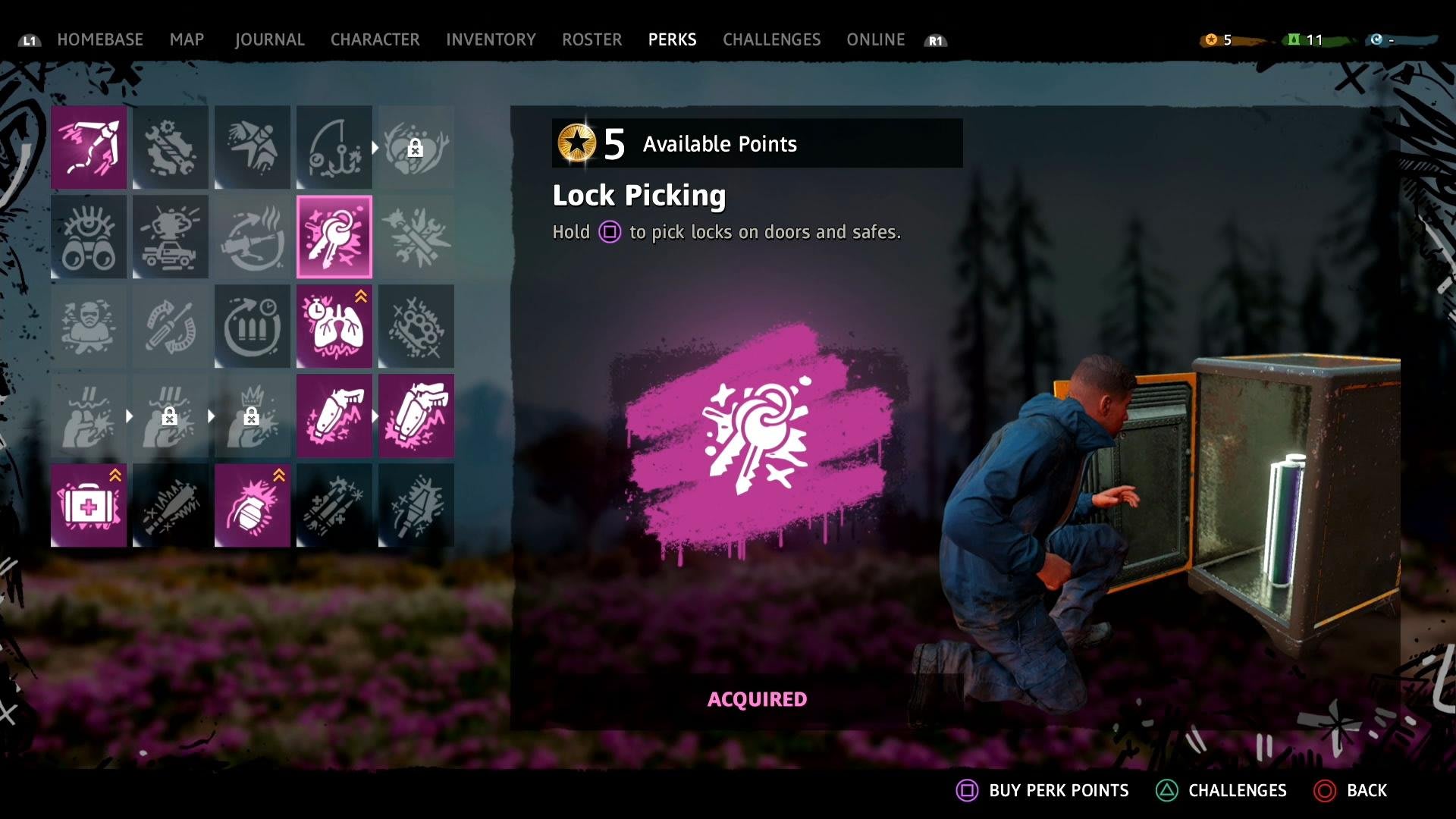Open the Homebase tab
1456x819 pixels.
click(x=99, y=39)
